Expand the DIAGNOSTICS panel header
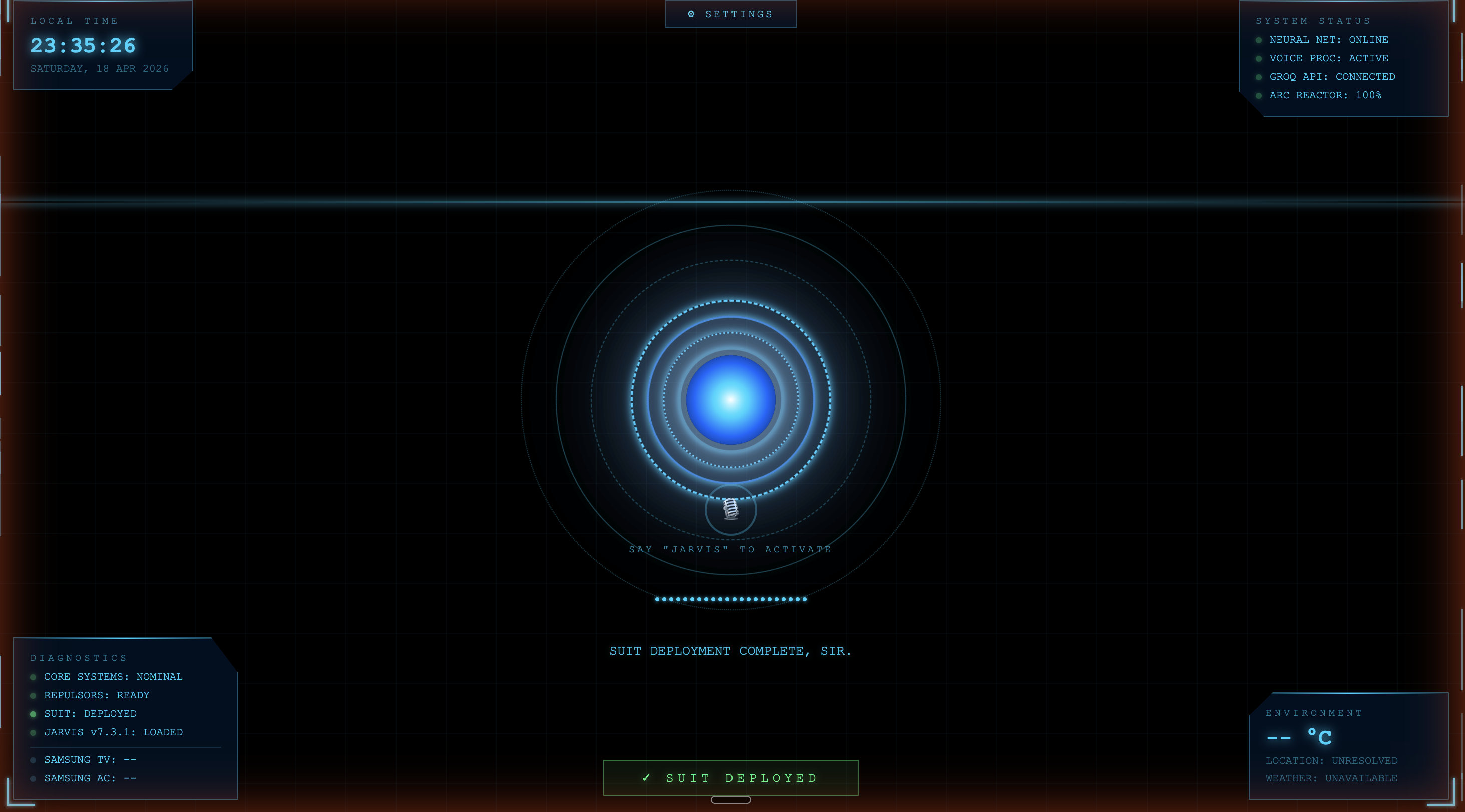Image resolution: width=1465 pixels, height=812 pixels. click(x=79, y=658)
